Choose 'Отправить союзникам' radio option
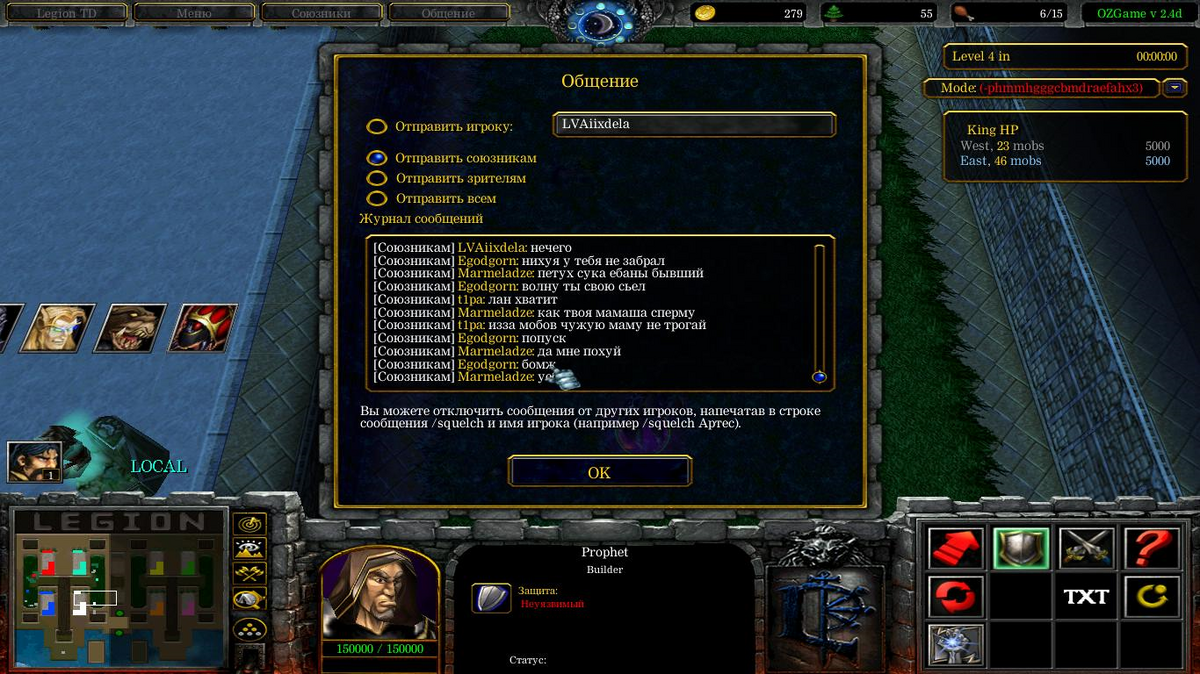The width and height of the screenshot is (1200, 674). (377, 158)
